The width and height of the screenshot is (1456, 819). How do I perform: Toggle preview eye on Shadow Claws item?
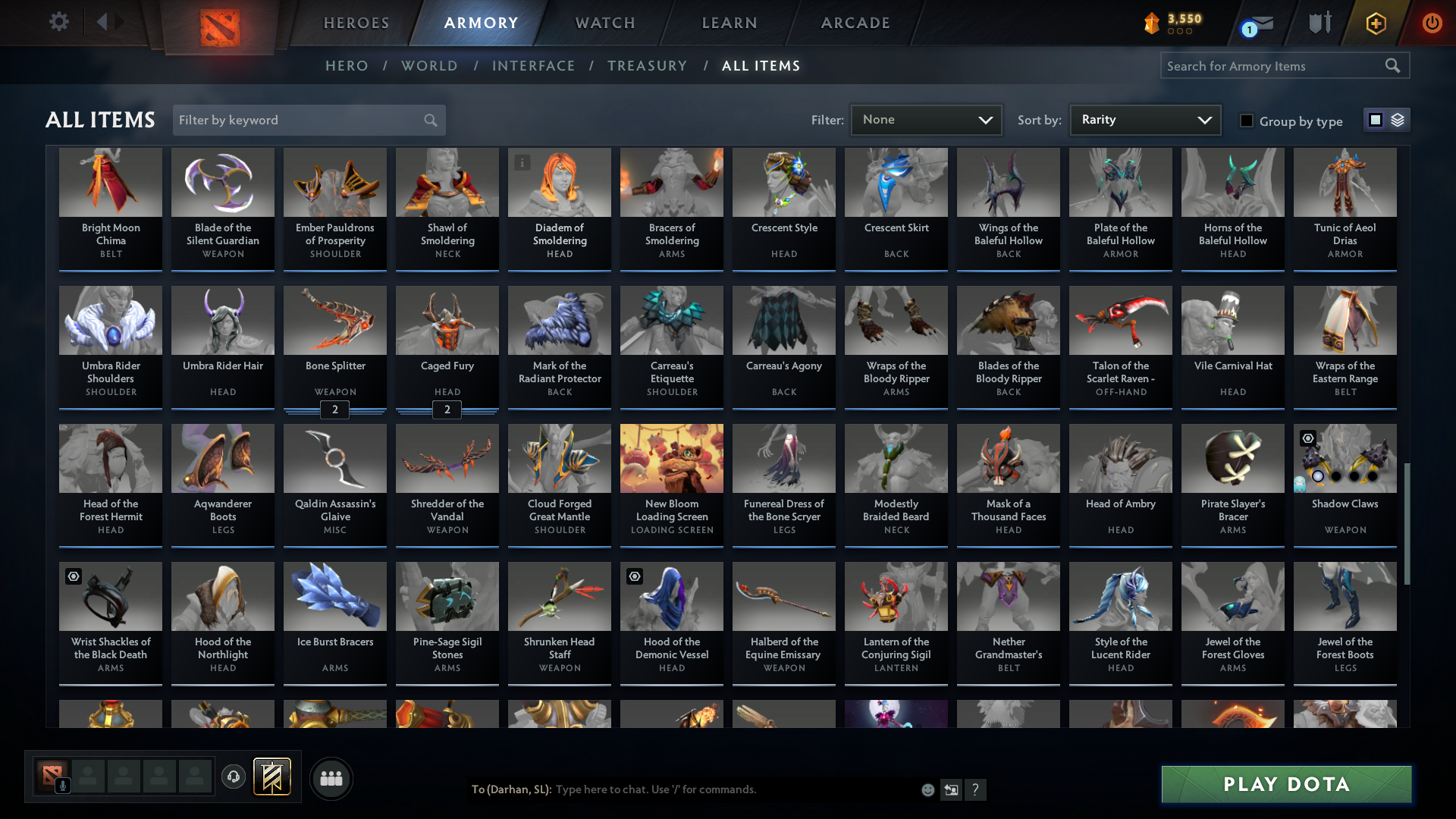click(1307, 438)
